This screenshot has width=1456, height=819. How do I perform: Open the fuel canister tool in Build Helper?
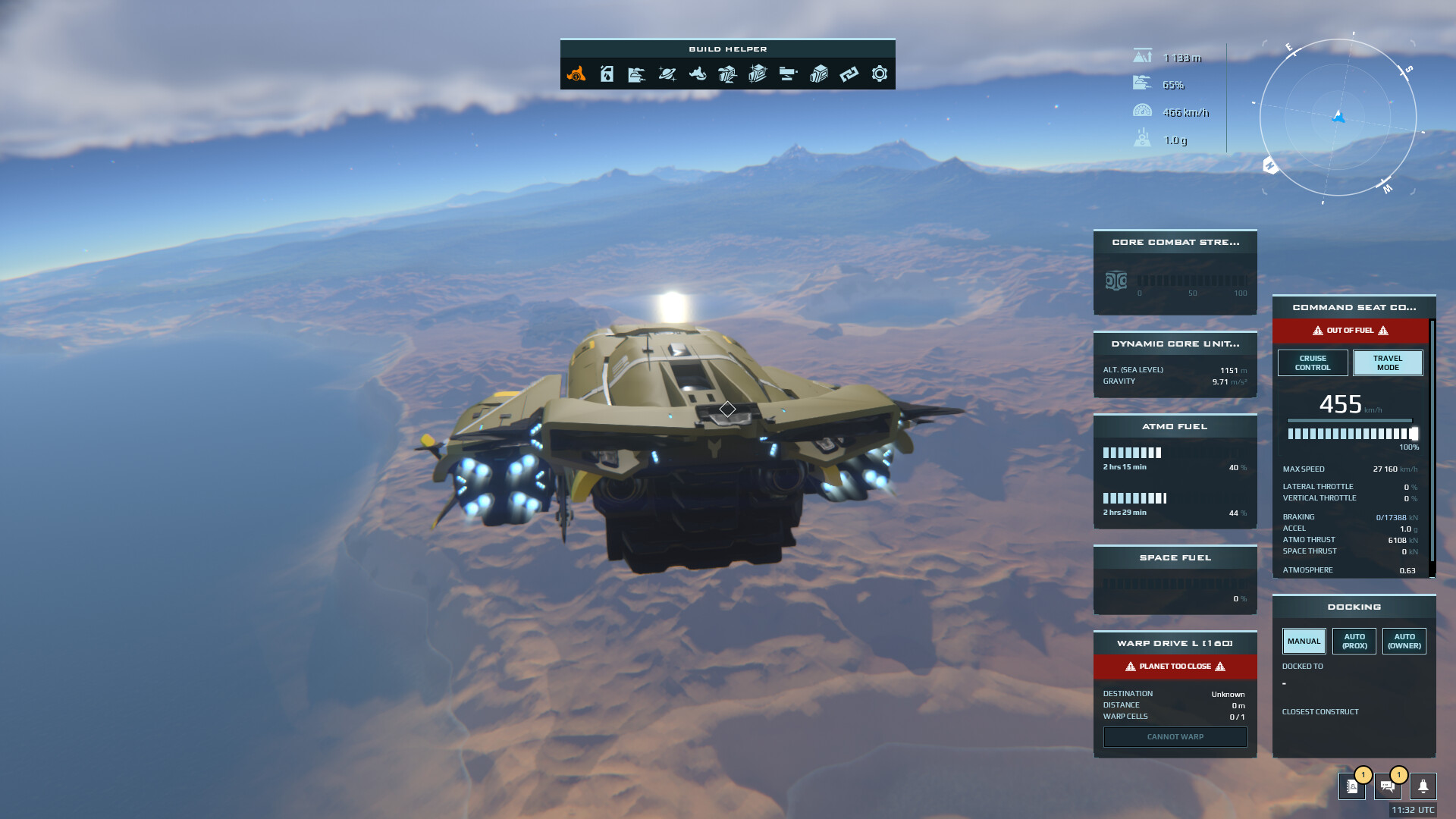607,74
